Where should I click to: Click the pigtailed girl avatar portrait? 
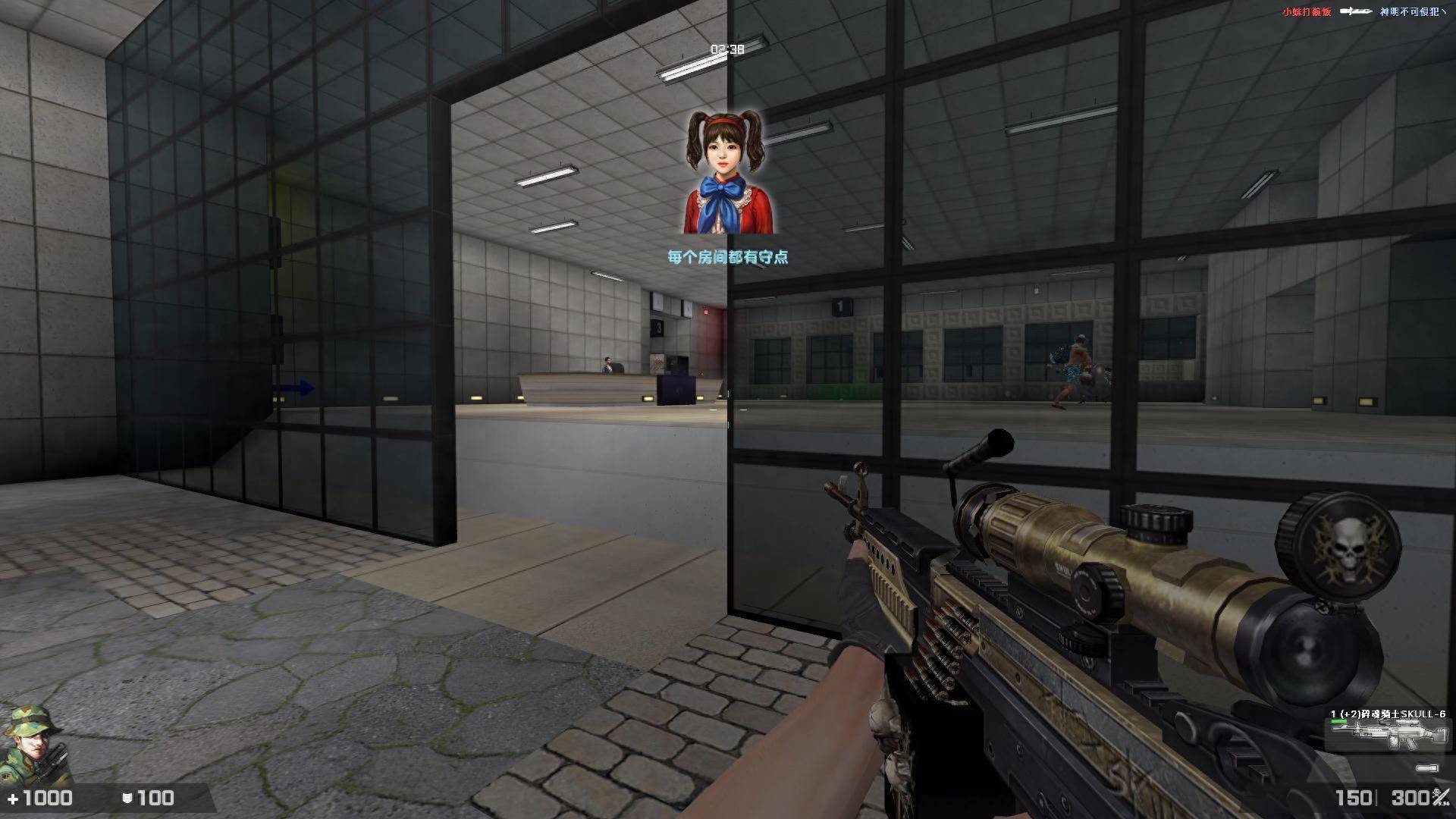[x=727, y=173]
